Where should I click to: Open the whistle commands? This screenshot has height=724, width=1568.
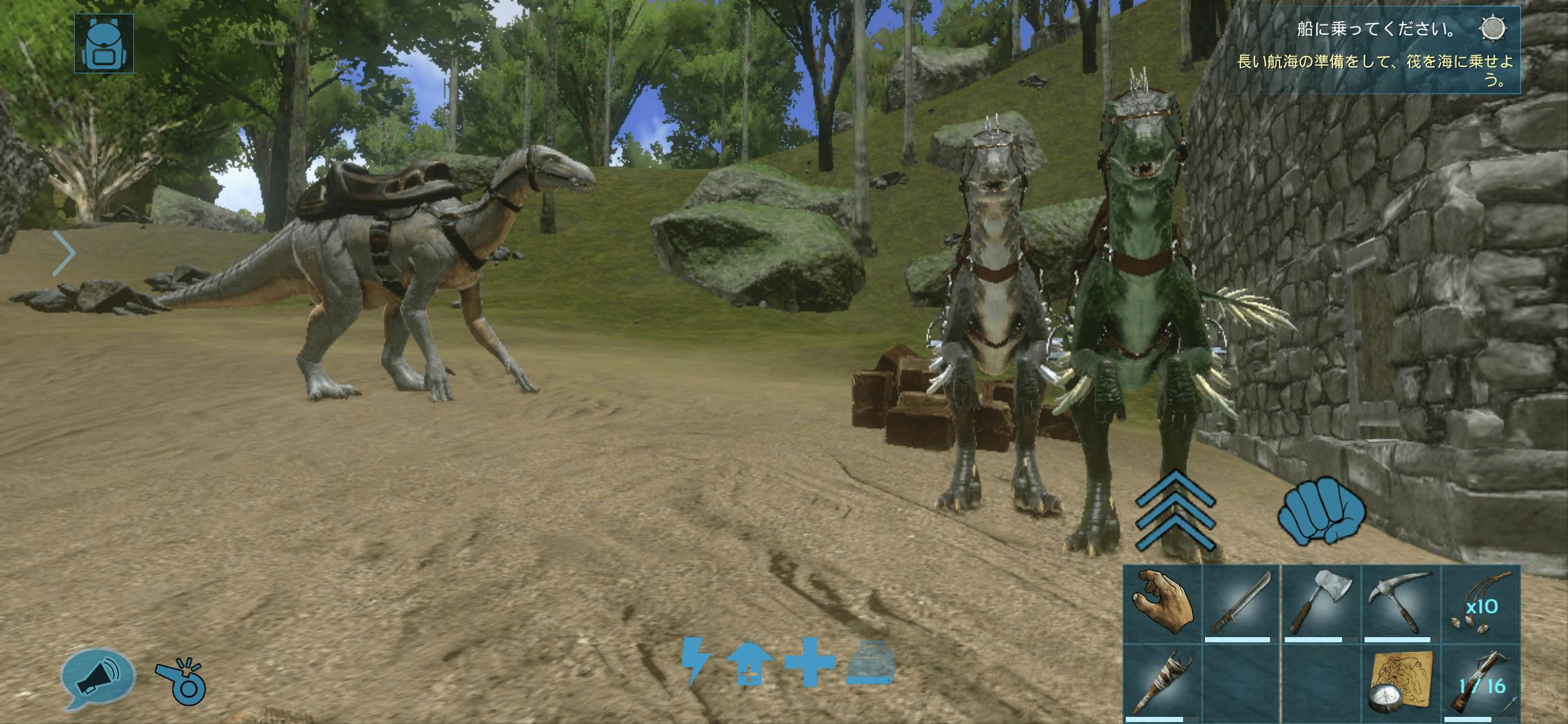click(182, 681)
